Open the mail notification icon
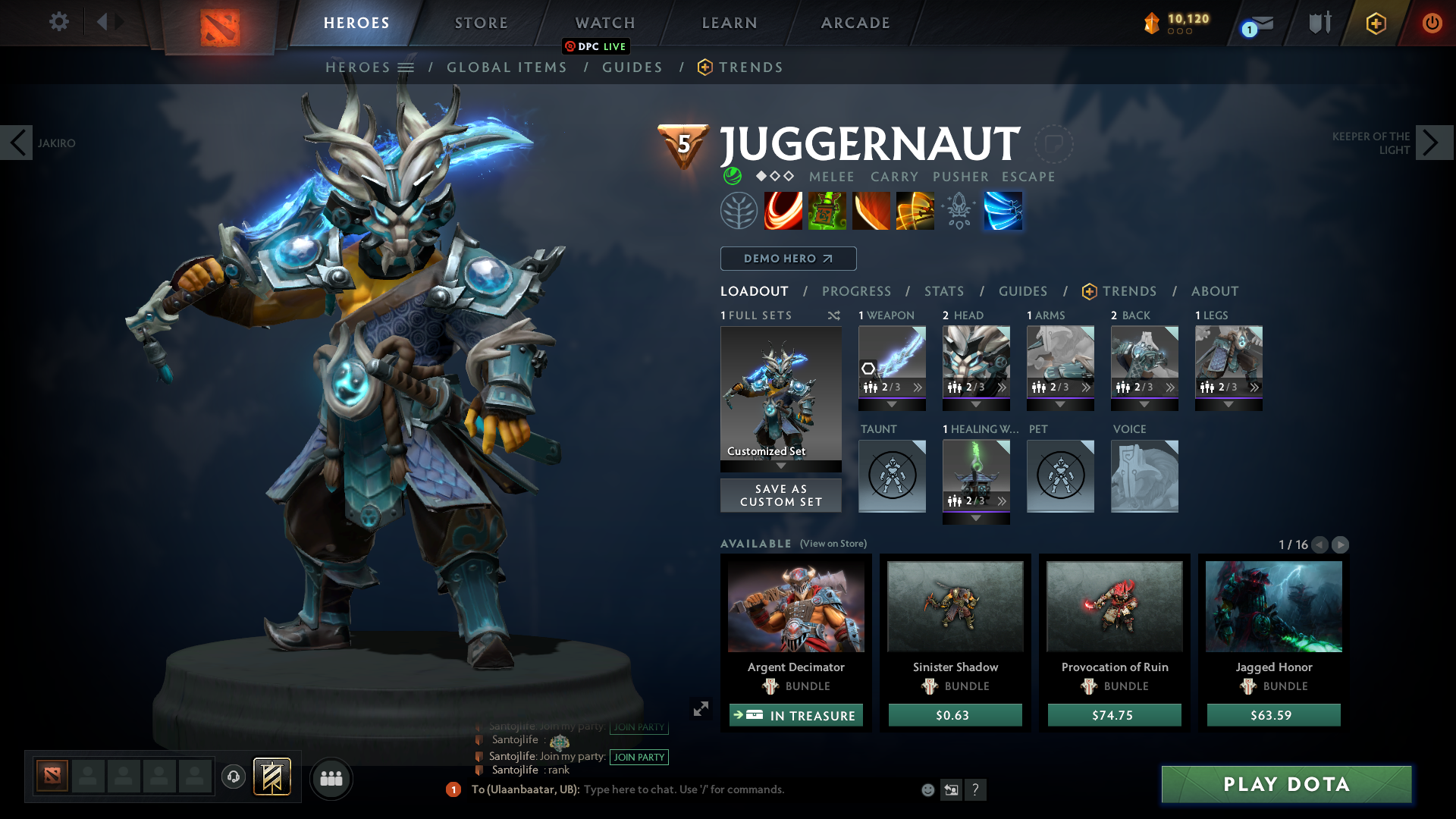This screenshot has width=1456, height=819. point(1255,24)
